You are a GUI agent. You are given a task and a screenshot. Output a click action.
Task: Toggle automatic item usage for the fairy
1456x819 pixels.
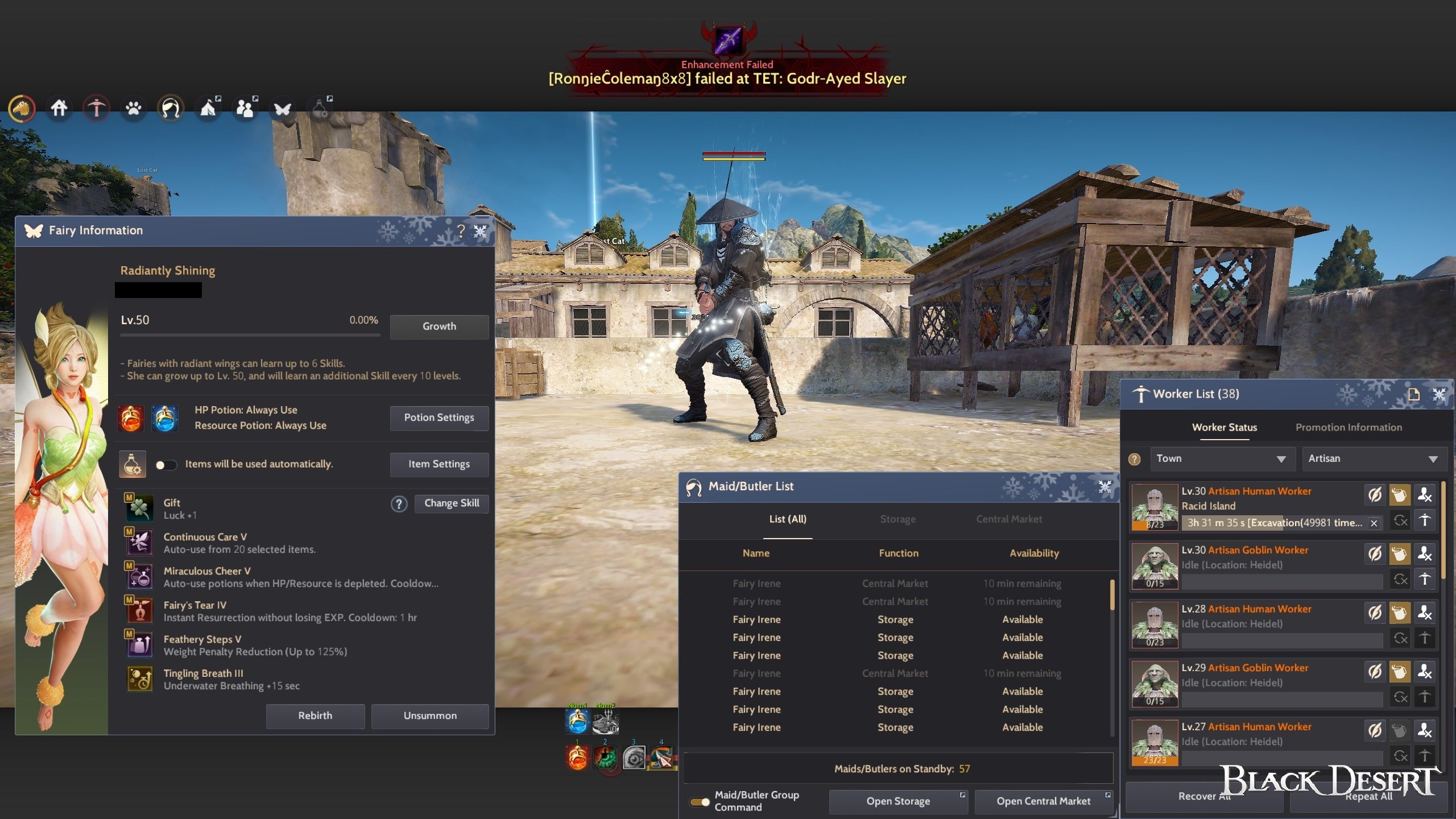click(167, 464)
